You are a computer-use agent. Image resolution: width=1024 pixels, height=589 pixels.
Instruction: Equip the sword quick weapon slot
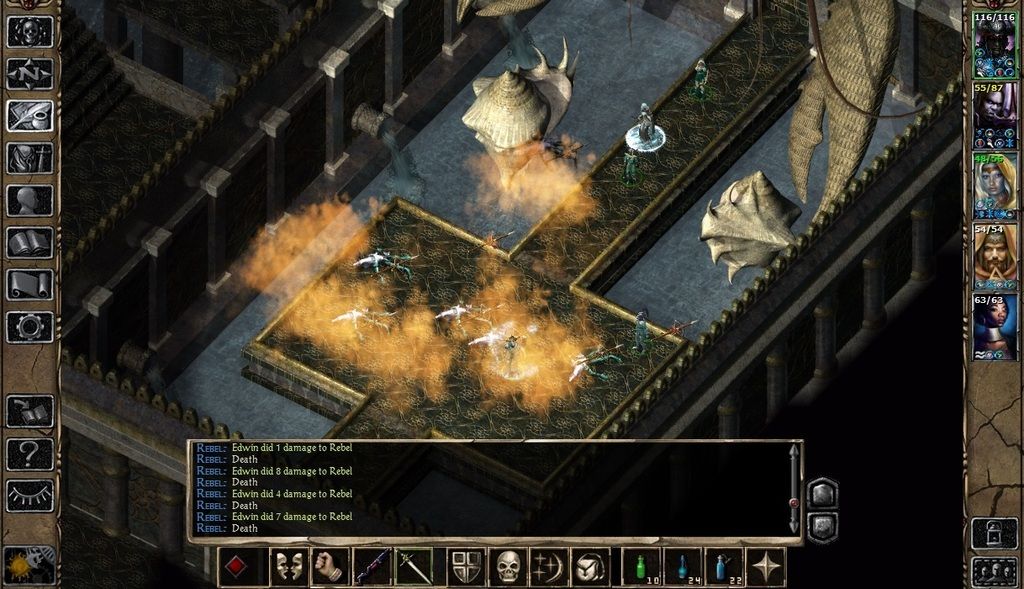(x=413, y=567)
